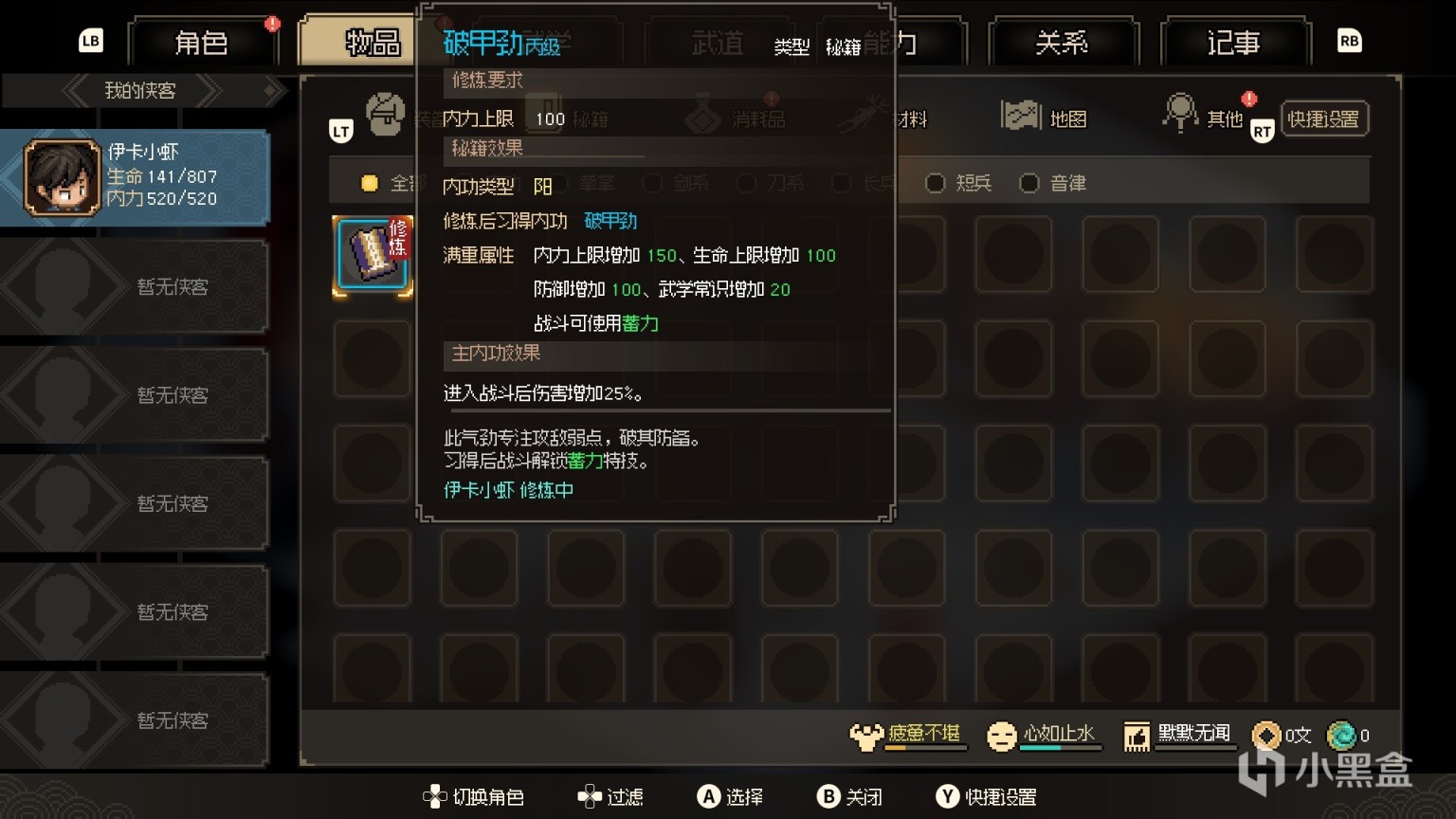Viewport: 1456px width, 819px height.
Task: Open 快捷设置 quick settings
Action: tap(1324, 118)
